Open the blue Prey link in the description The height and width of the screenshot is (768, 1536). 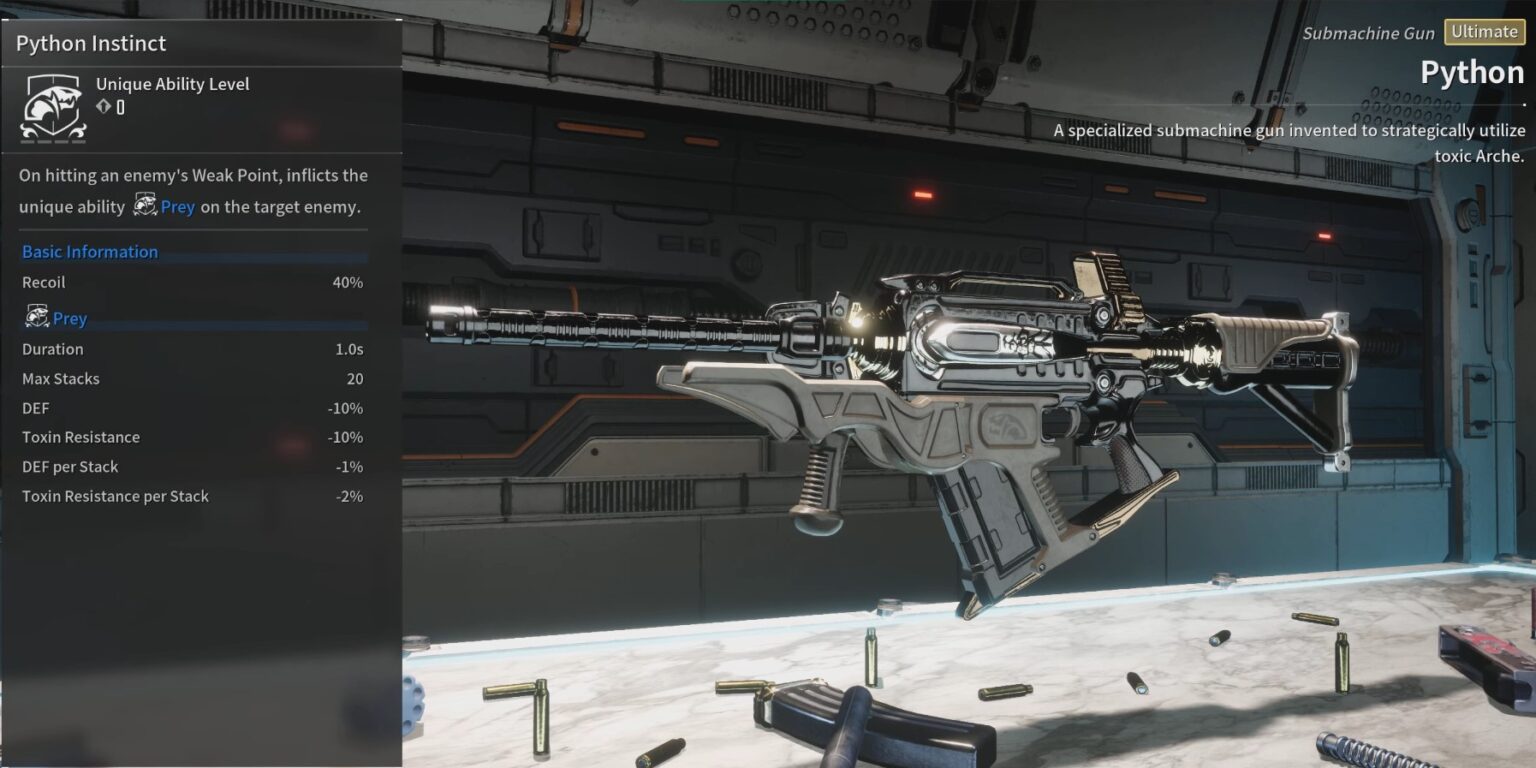pos(177,207)
